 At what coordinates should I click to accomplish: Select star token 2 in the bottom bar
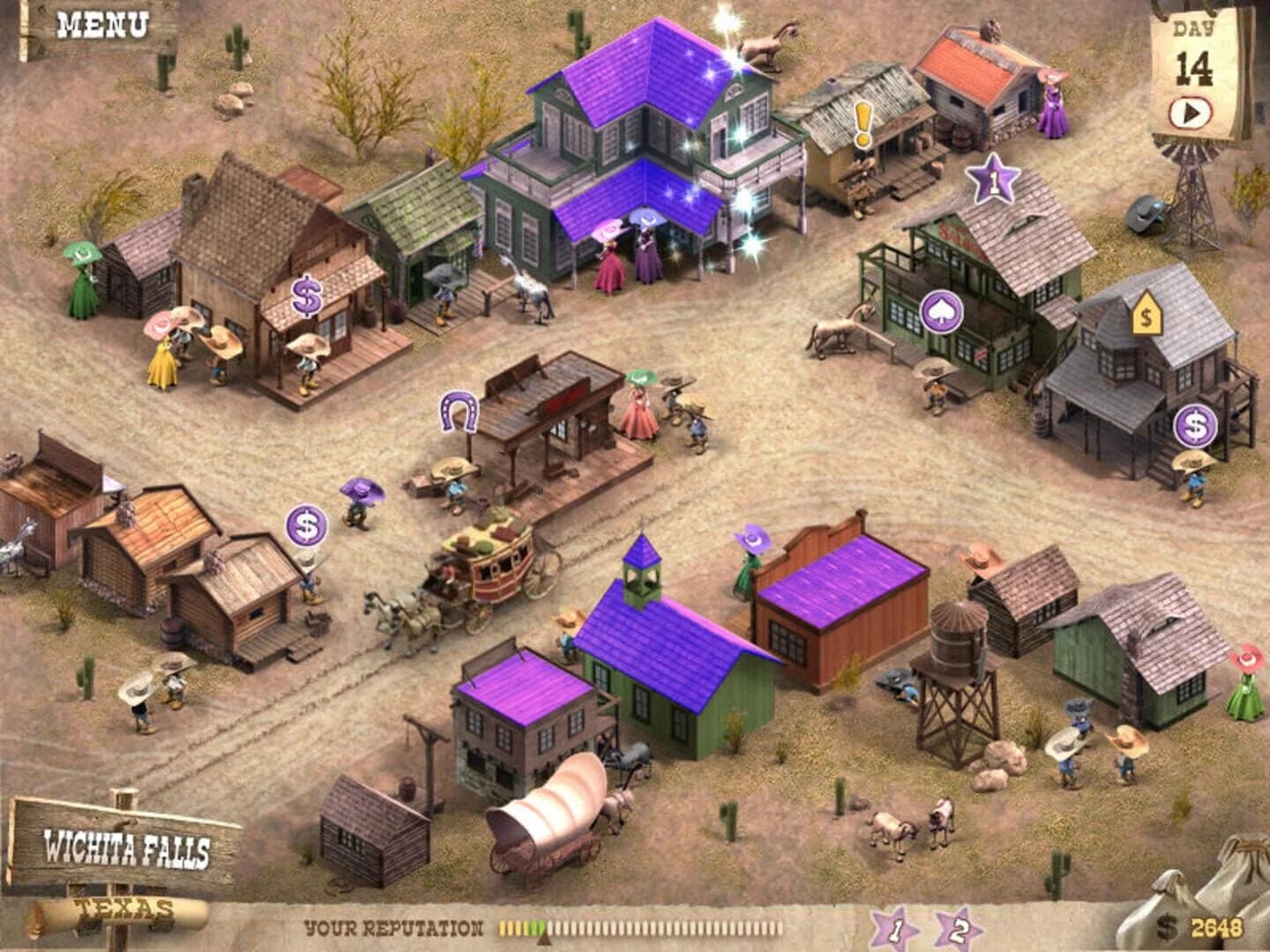pyautogui.click(x=959, y=926)
